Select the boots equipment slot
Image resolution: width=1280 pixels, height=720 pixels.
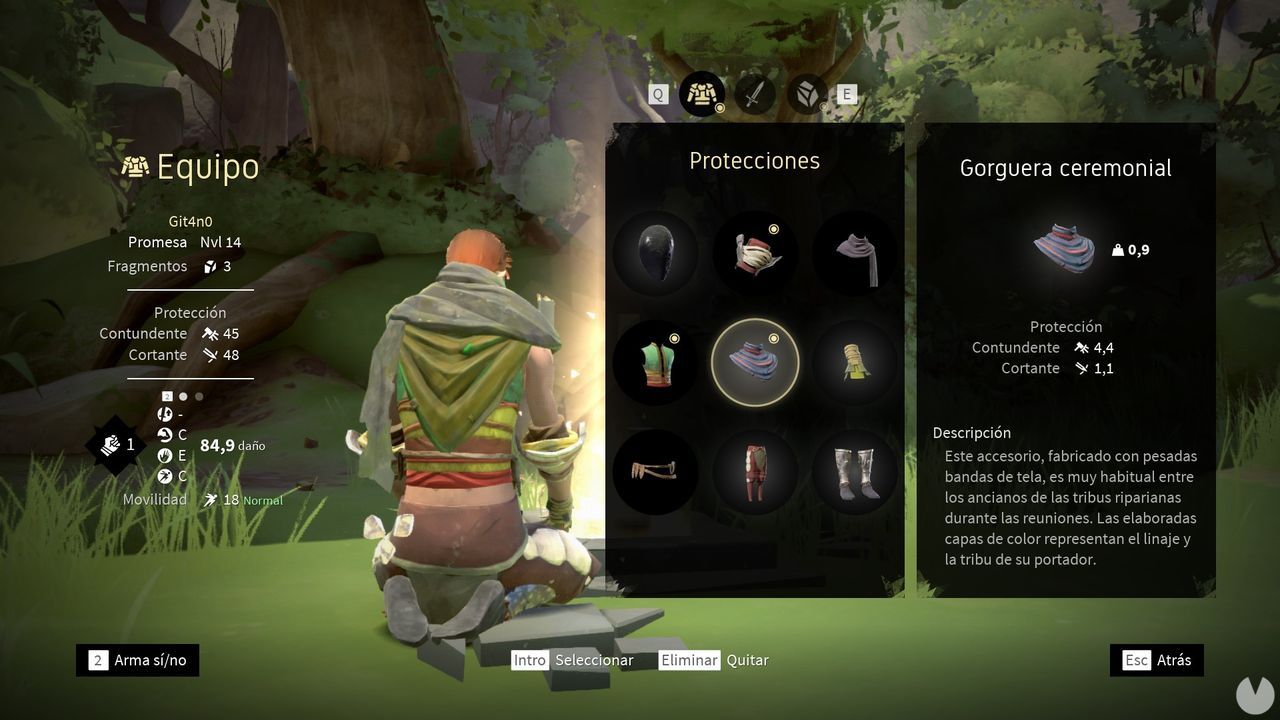click(x=855, y=472)
